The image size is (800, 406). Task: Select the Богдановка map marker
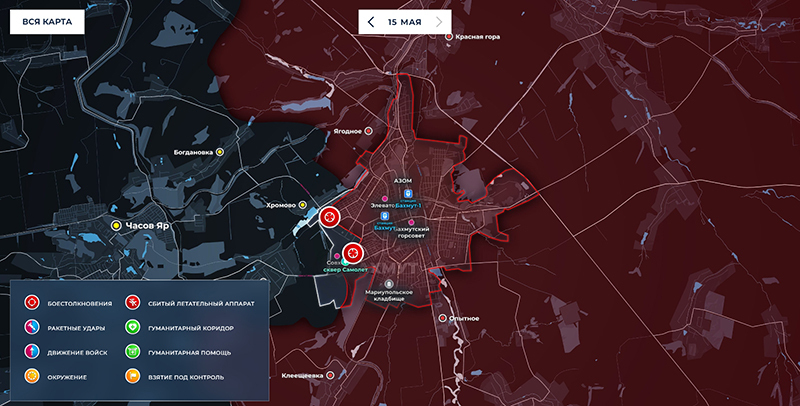[x=220, y=152]
